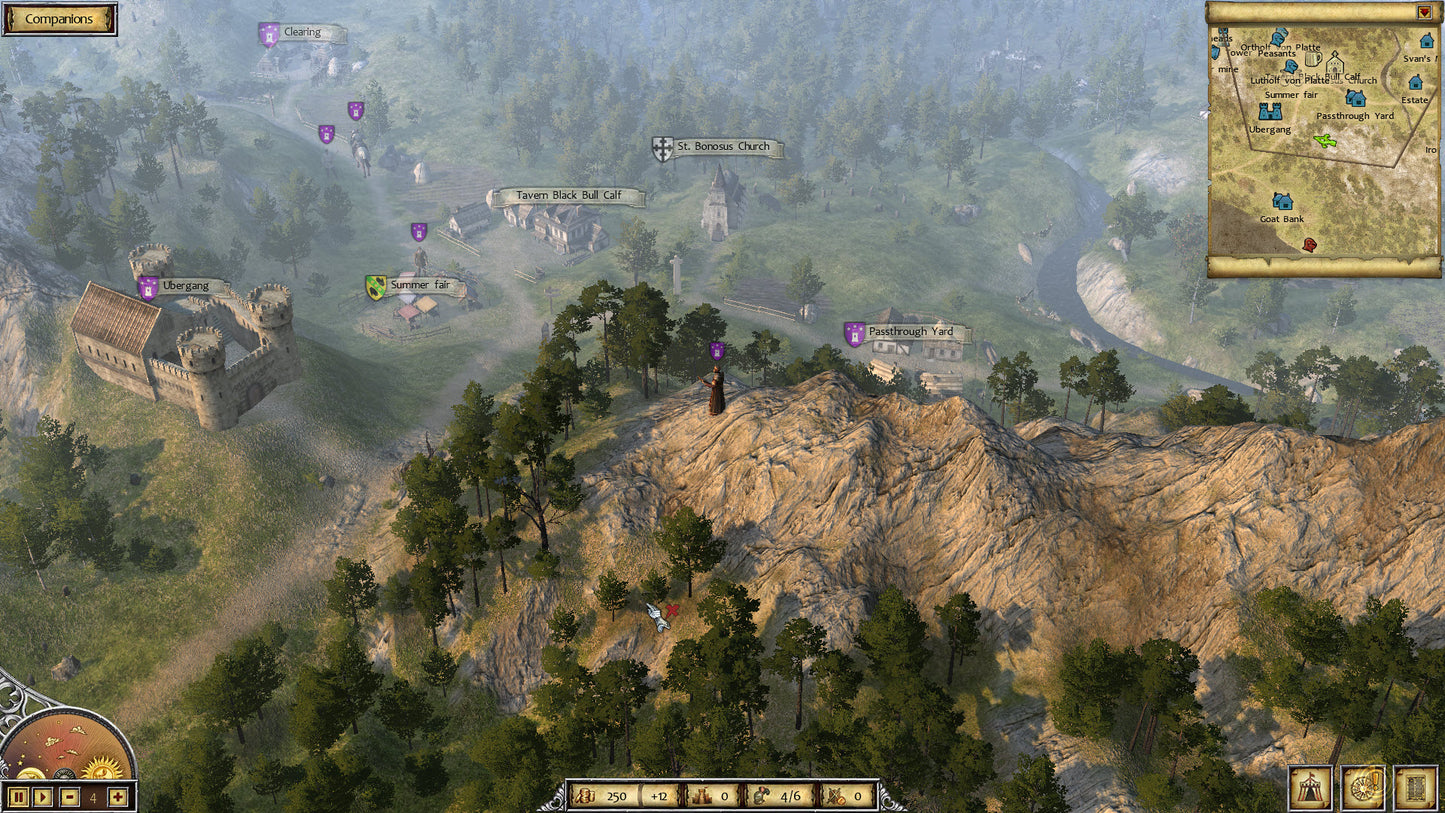Viewport: 1445px width, 813px height.
Task: Click the Goat Bank house marker on minimap
Action: (1282, 202)
